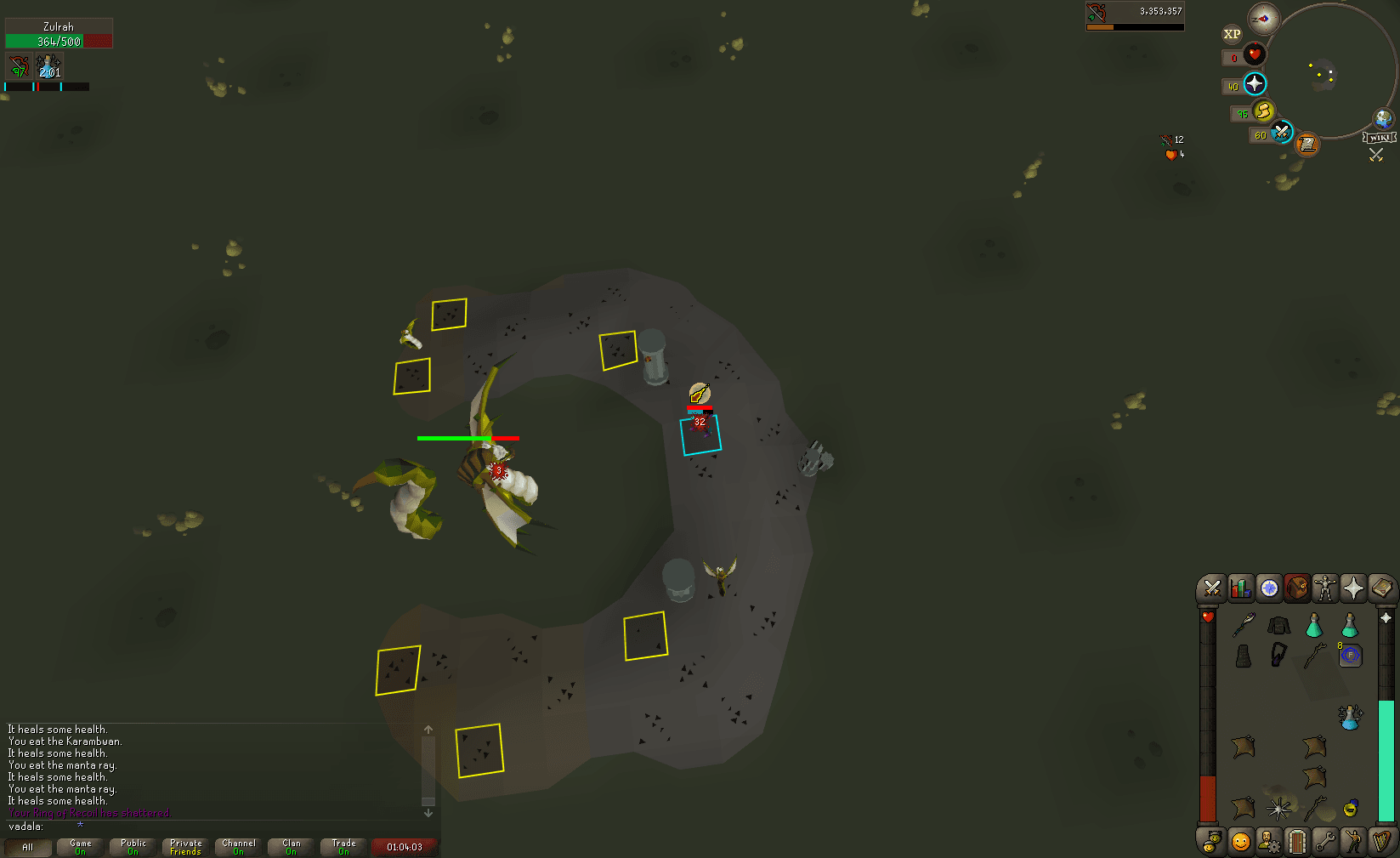
Task: Click the Logout door icon
Action: click(1297, 841)
